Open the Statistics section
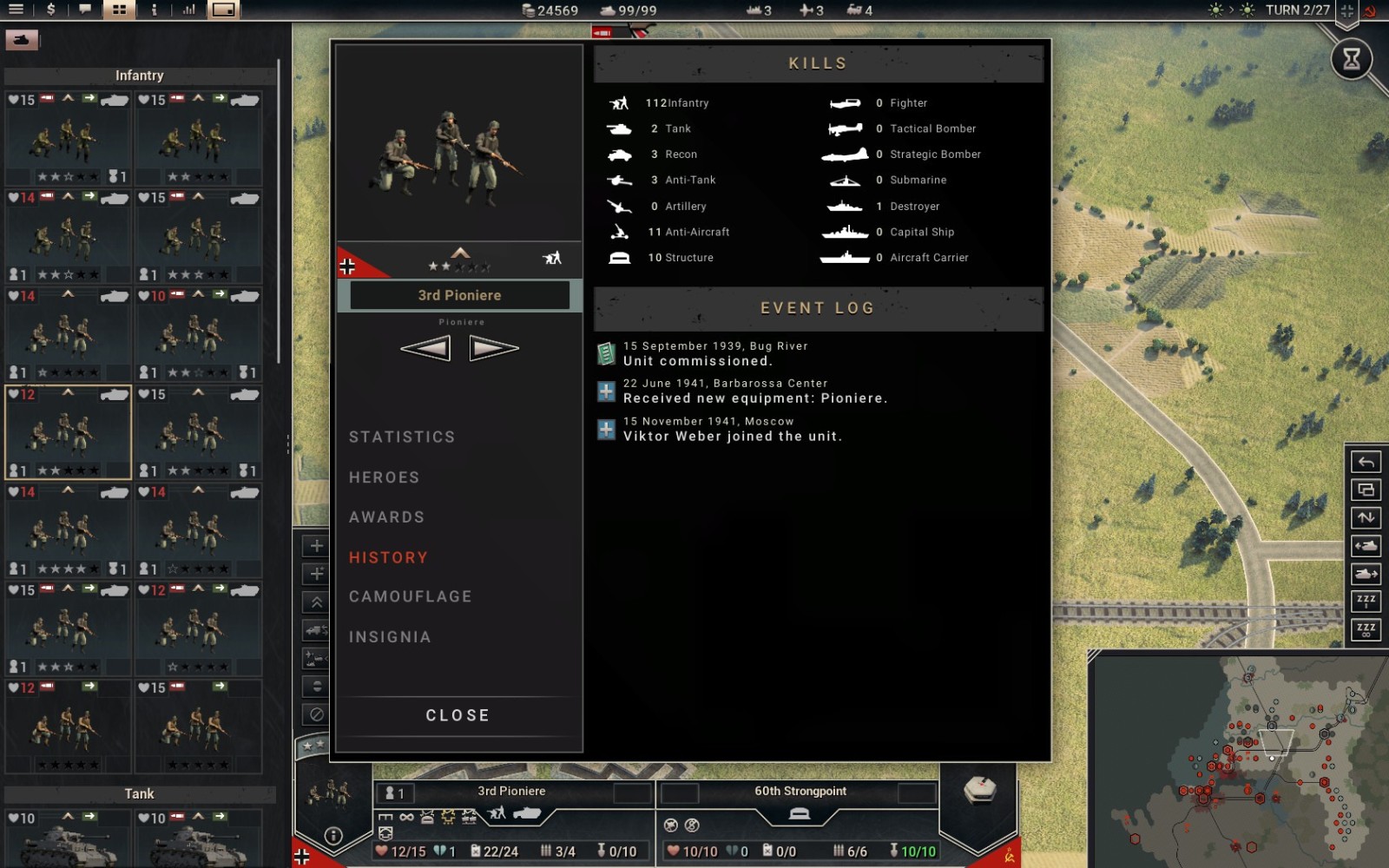The image size is (1389, 868). click(x=402, y=437)
